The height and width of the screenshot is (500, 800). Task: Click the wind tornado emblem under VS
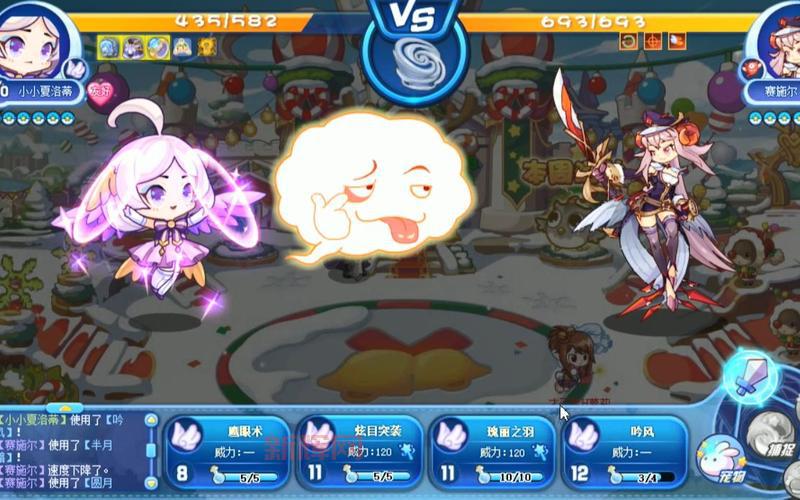click(x=414, y=66)
